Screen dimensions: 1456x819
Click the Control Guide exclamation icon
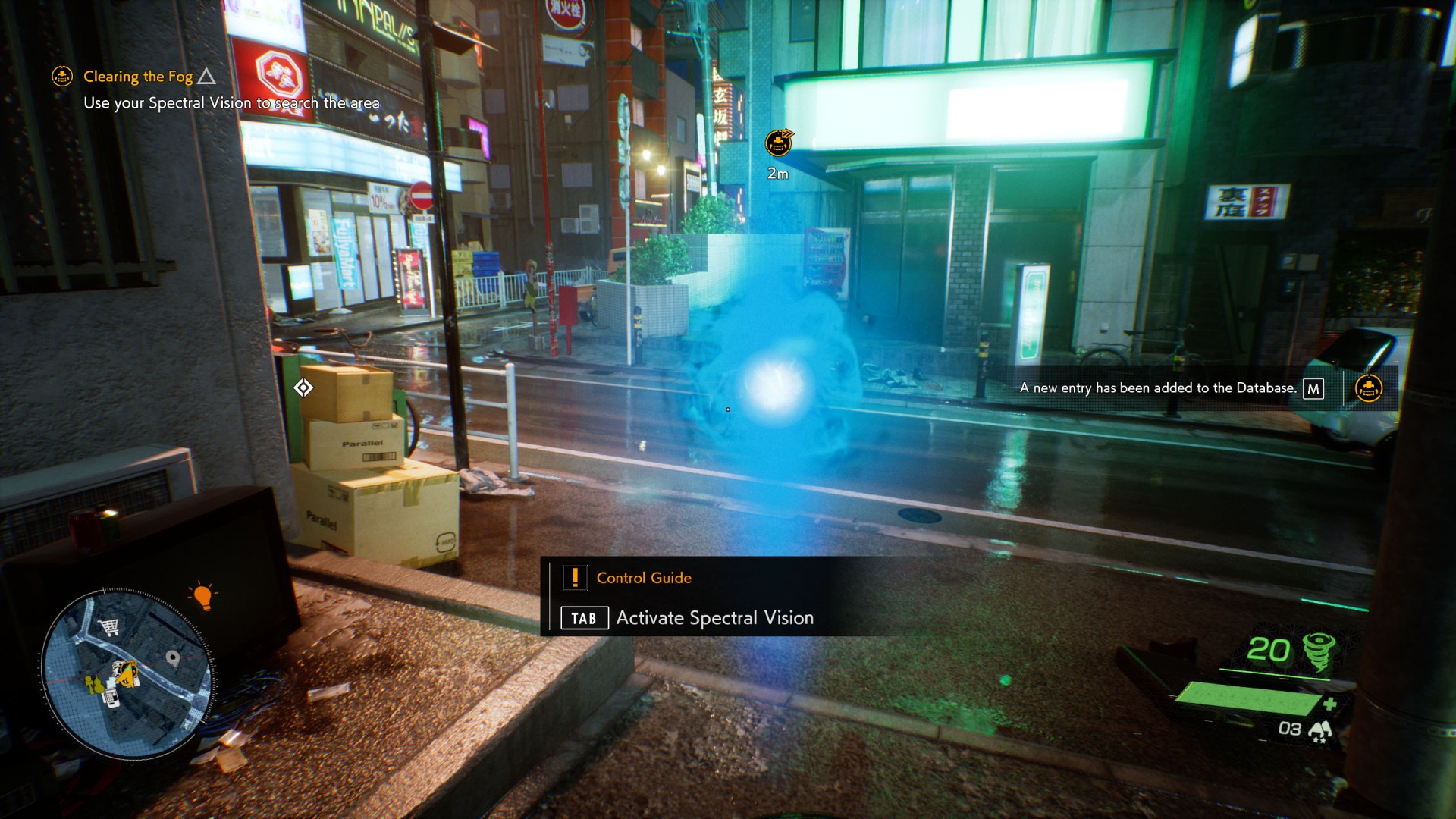tap(575, 578)
